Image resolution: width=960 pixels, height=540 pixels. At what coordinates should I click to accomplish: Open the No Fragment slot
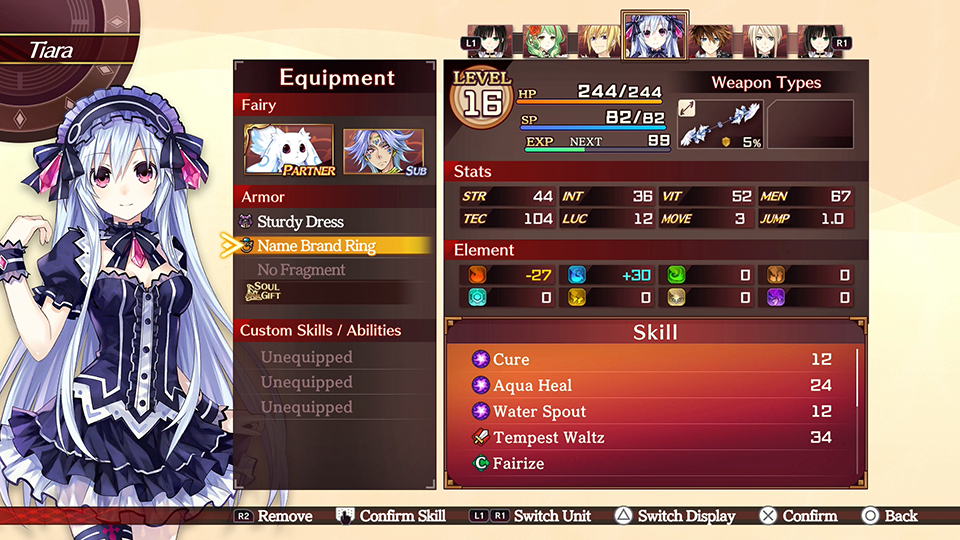301,270
